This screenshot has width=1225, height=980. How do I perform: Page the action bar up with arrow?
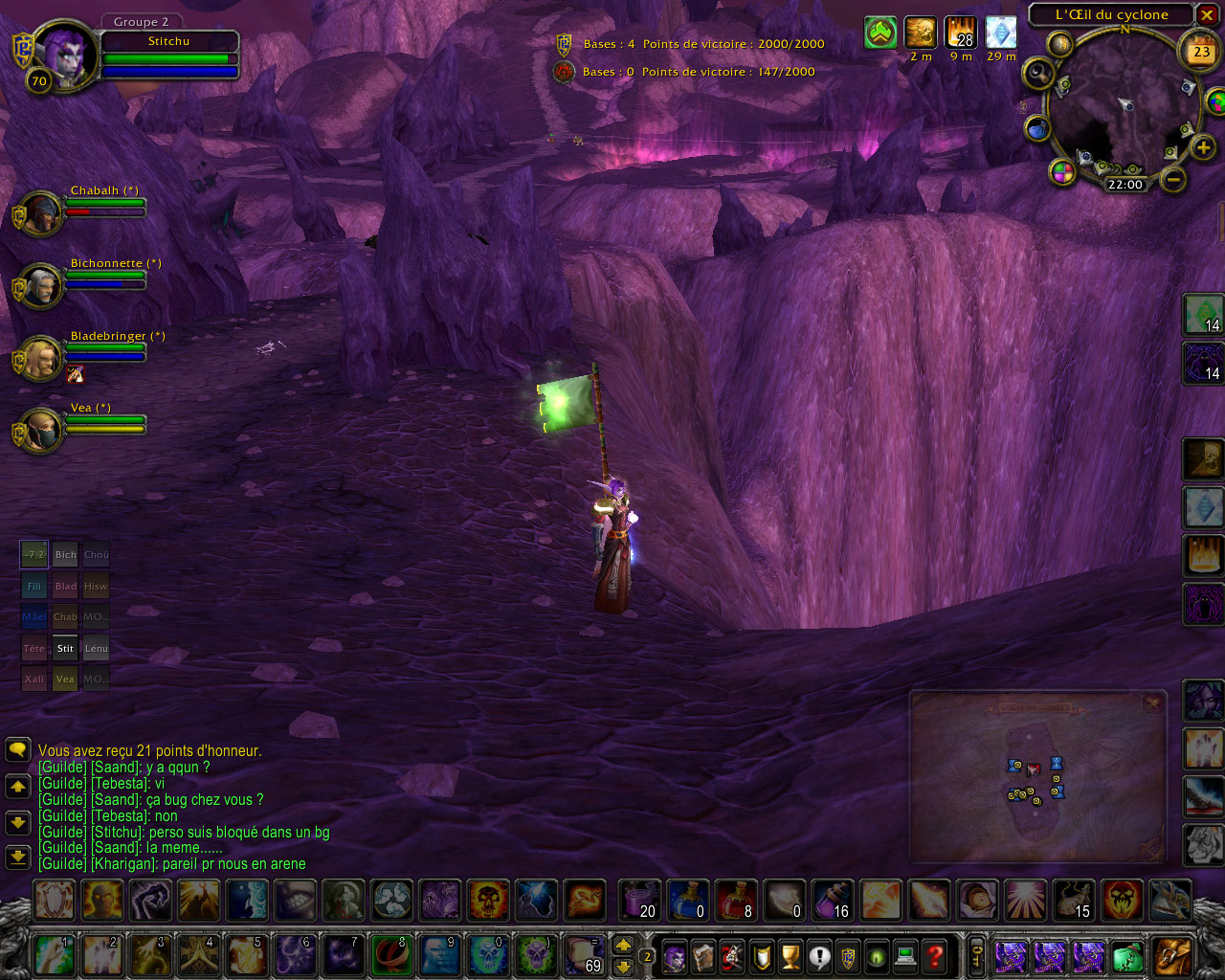pyautogui.click(x=623, y=945)
